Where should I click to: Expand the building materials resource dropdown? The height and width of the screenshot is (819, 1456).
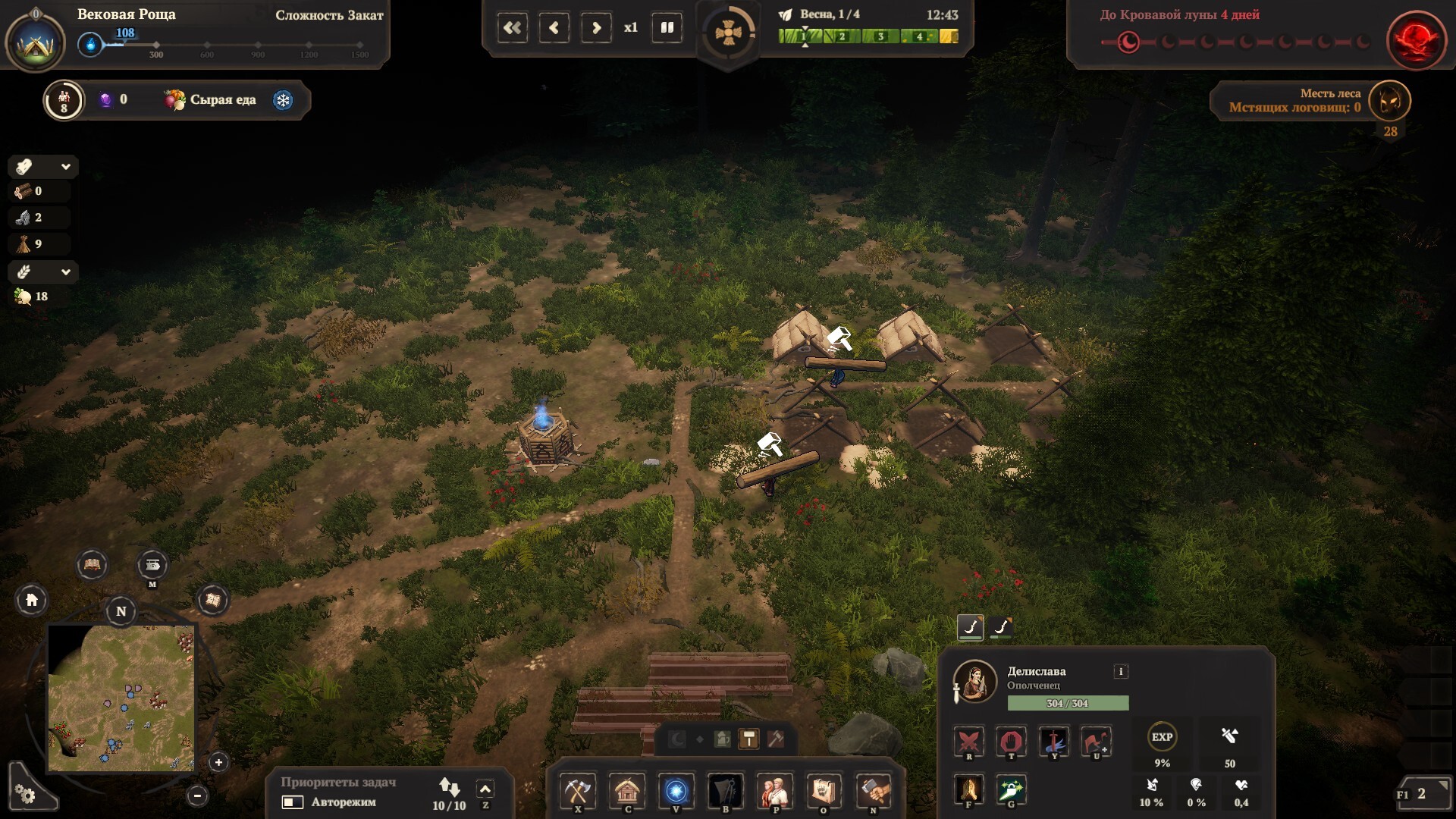(66, 167)
